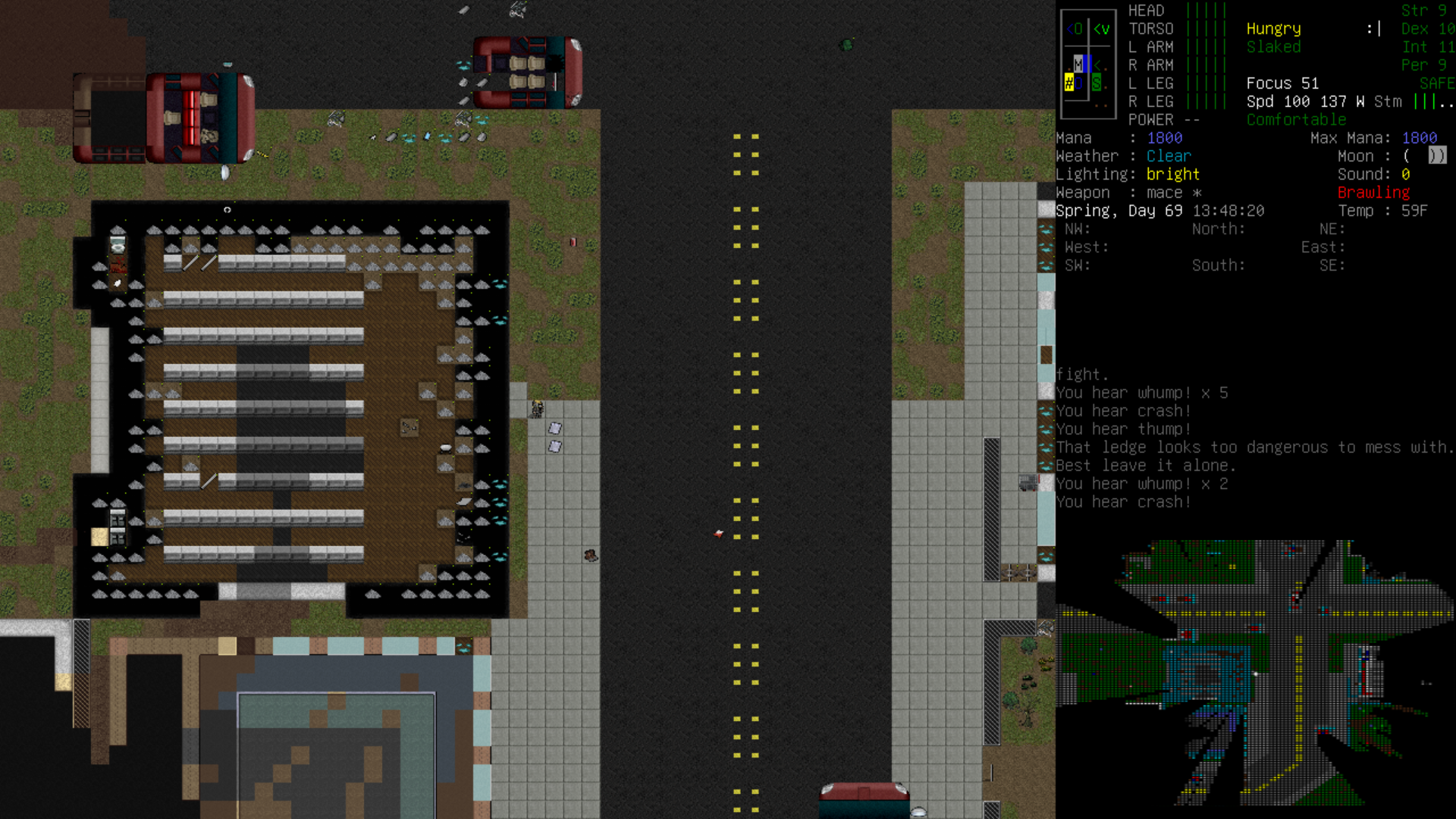Click the blue O marker in the position panel

click(x=1079, y=83)
